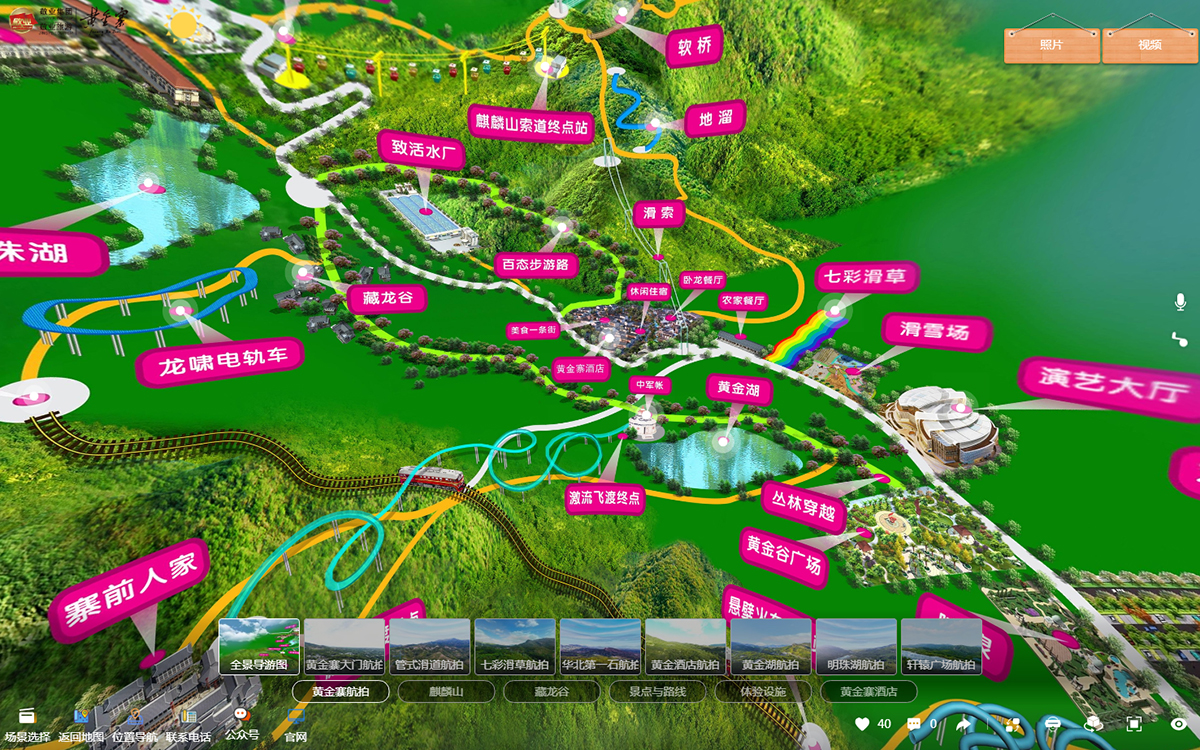Like the tour with the heart icon
The width and height of the screenshot is (1200, 750).
click(x=862, y=723)
